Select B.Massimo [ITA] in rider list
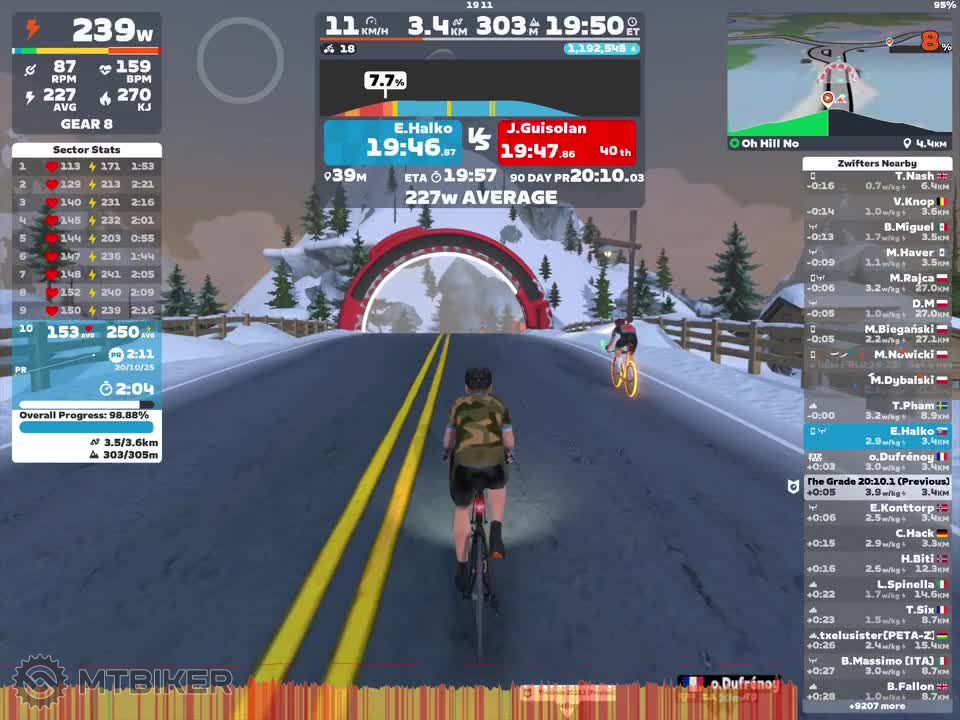The width and height of the screenshot is (960, 720). tap(877, 666)
